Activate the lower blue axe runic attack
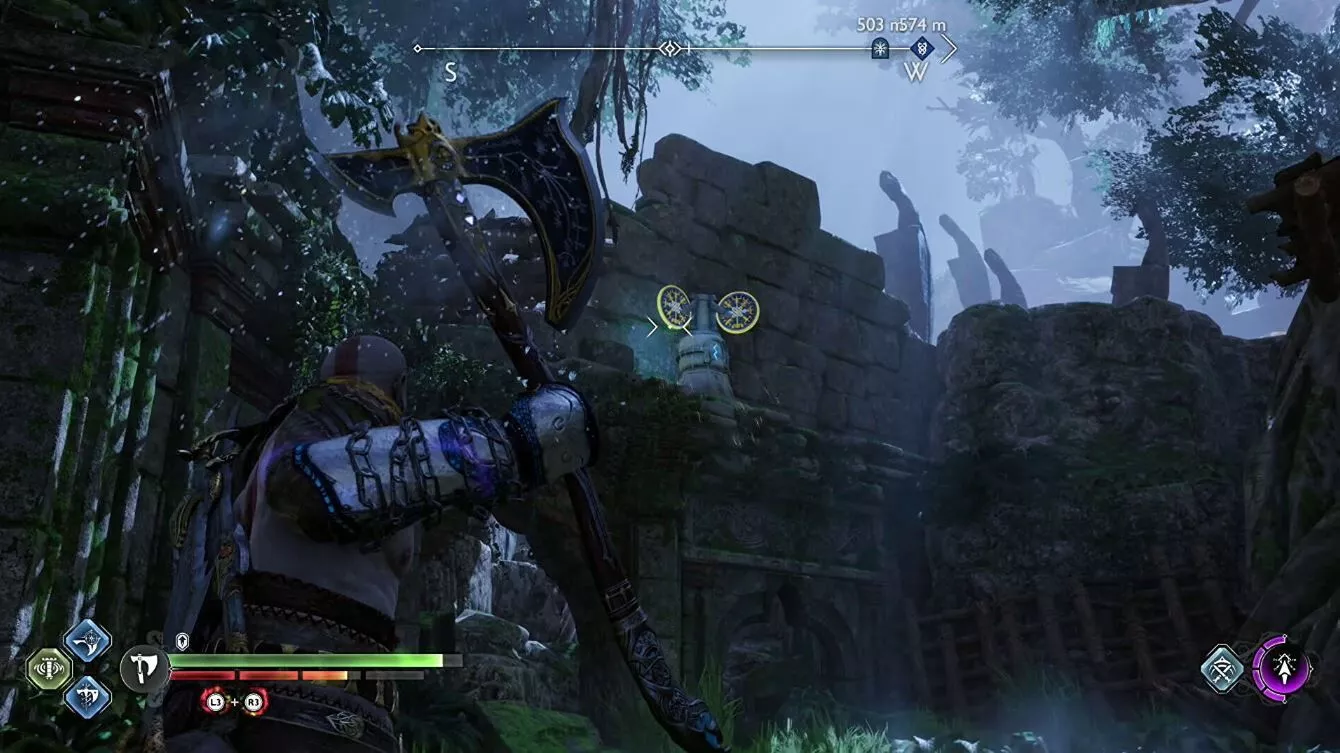 (x=87, y=696)
